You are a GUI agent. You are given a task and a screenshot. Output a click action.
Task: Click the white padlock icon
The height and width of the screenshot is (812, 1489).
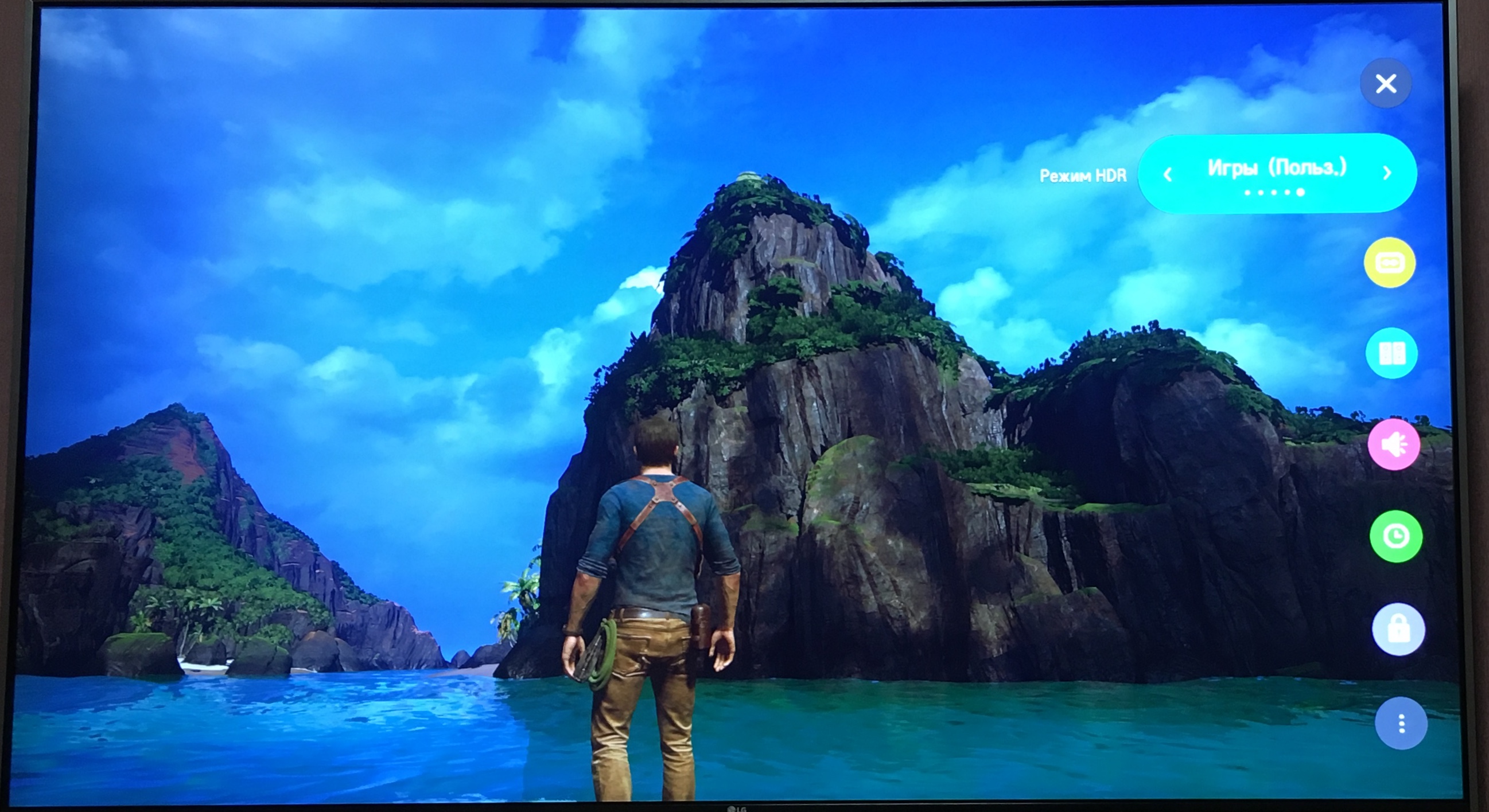tap(1398, 630)
